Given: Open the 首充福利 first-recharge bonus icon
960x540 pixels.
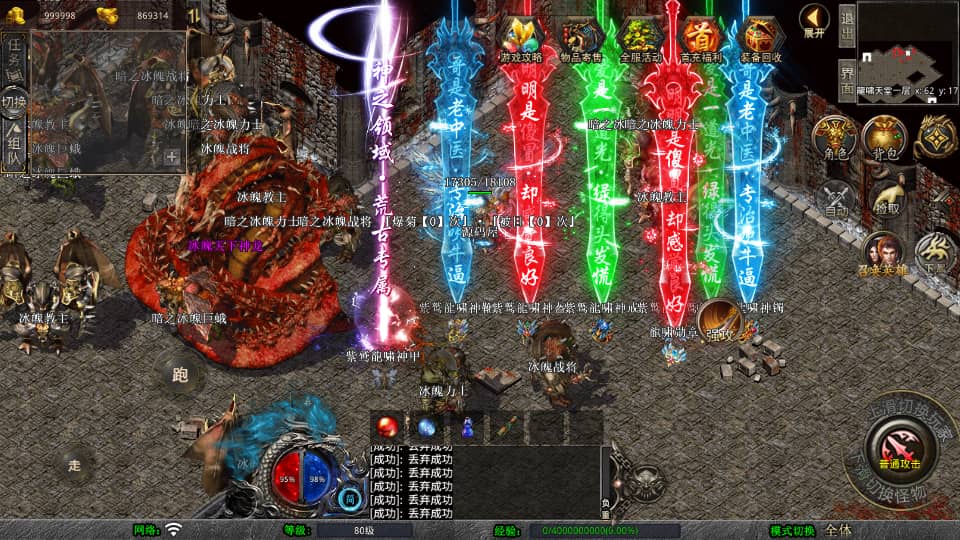Looking at the screenshot, I should coord(701,39).
